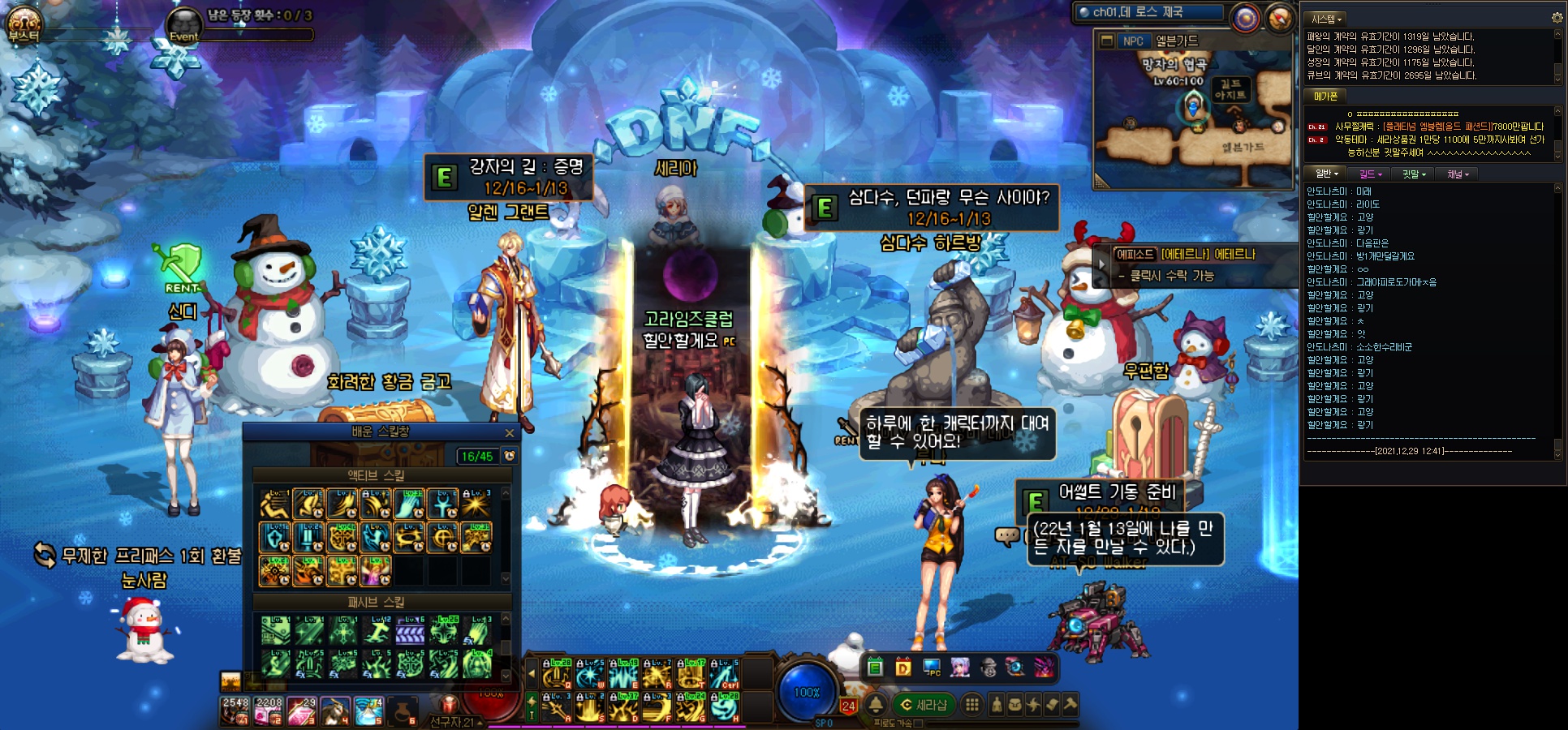Switch to the guild chat tab
The width and height of the screenshot is (1568, 730).
click(1371, 174)
